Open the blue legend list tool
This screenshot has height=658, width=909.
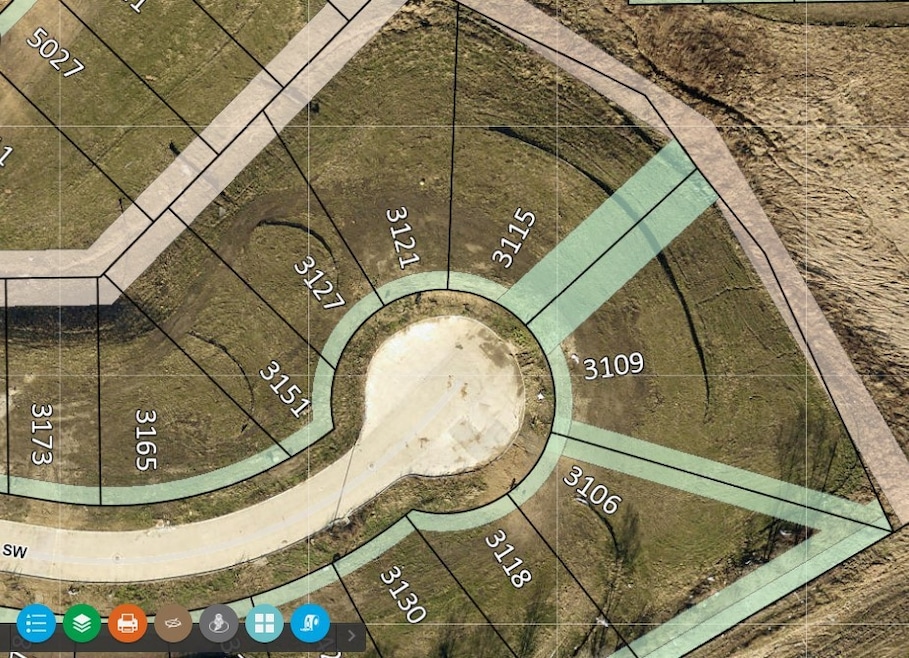tap(36, 624)
